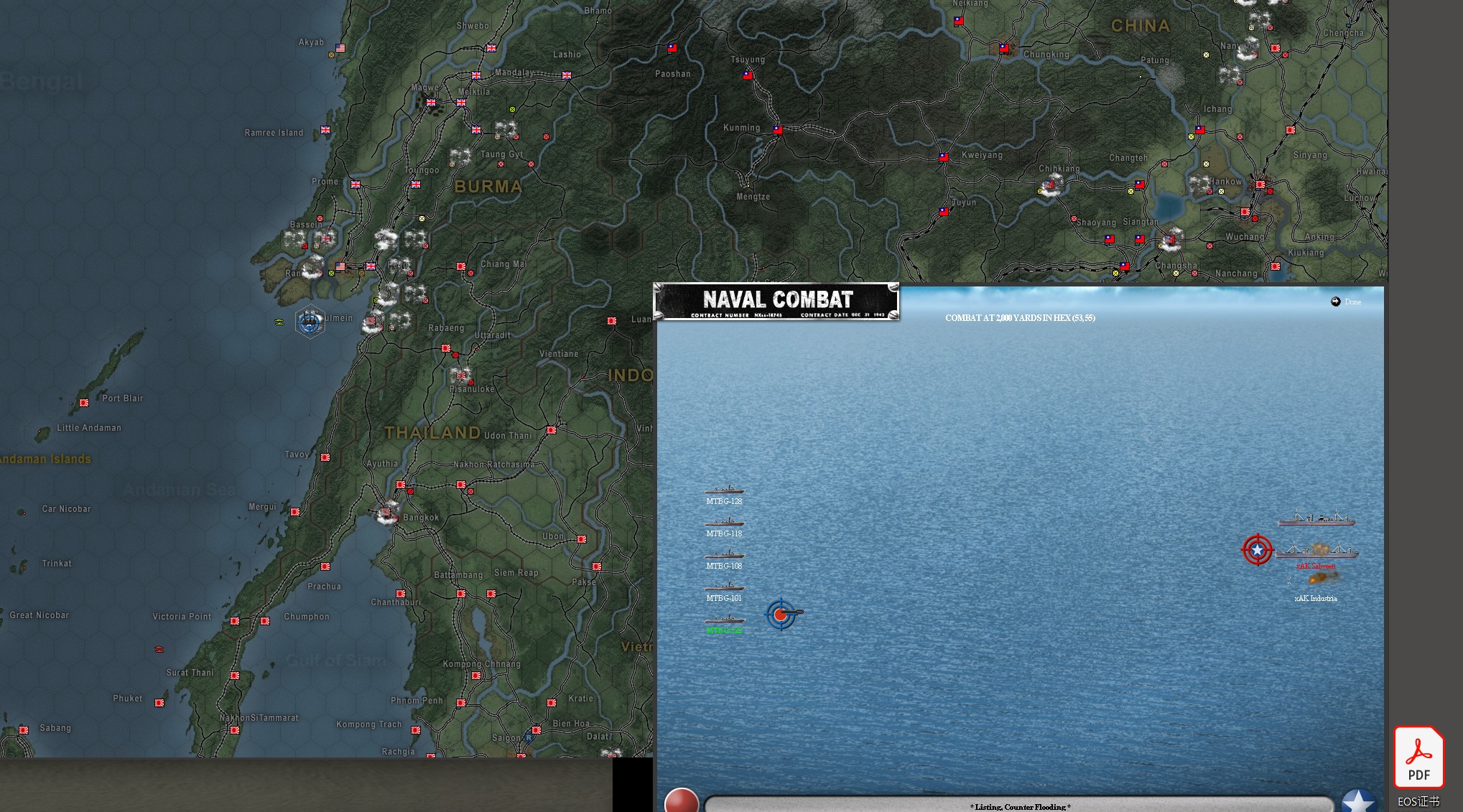Click the blue torpedo launch marker near MTBG-122
The image size is (1463, 812).
click(781, 615)
